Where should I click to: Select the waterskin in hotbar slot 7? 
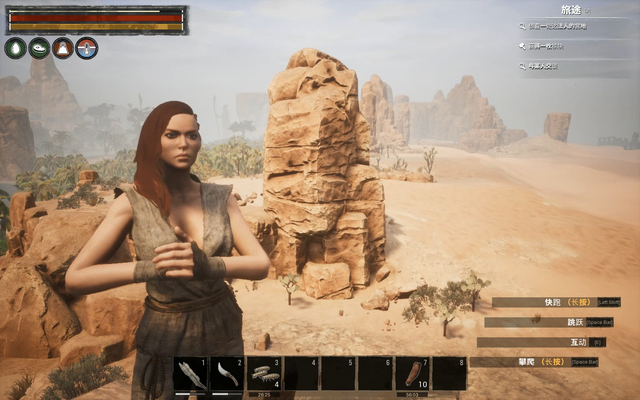tap(412, 374)
